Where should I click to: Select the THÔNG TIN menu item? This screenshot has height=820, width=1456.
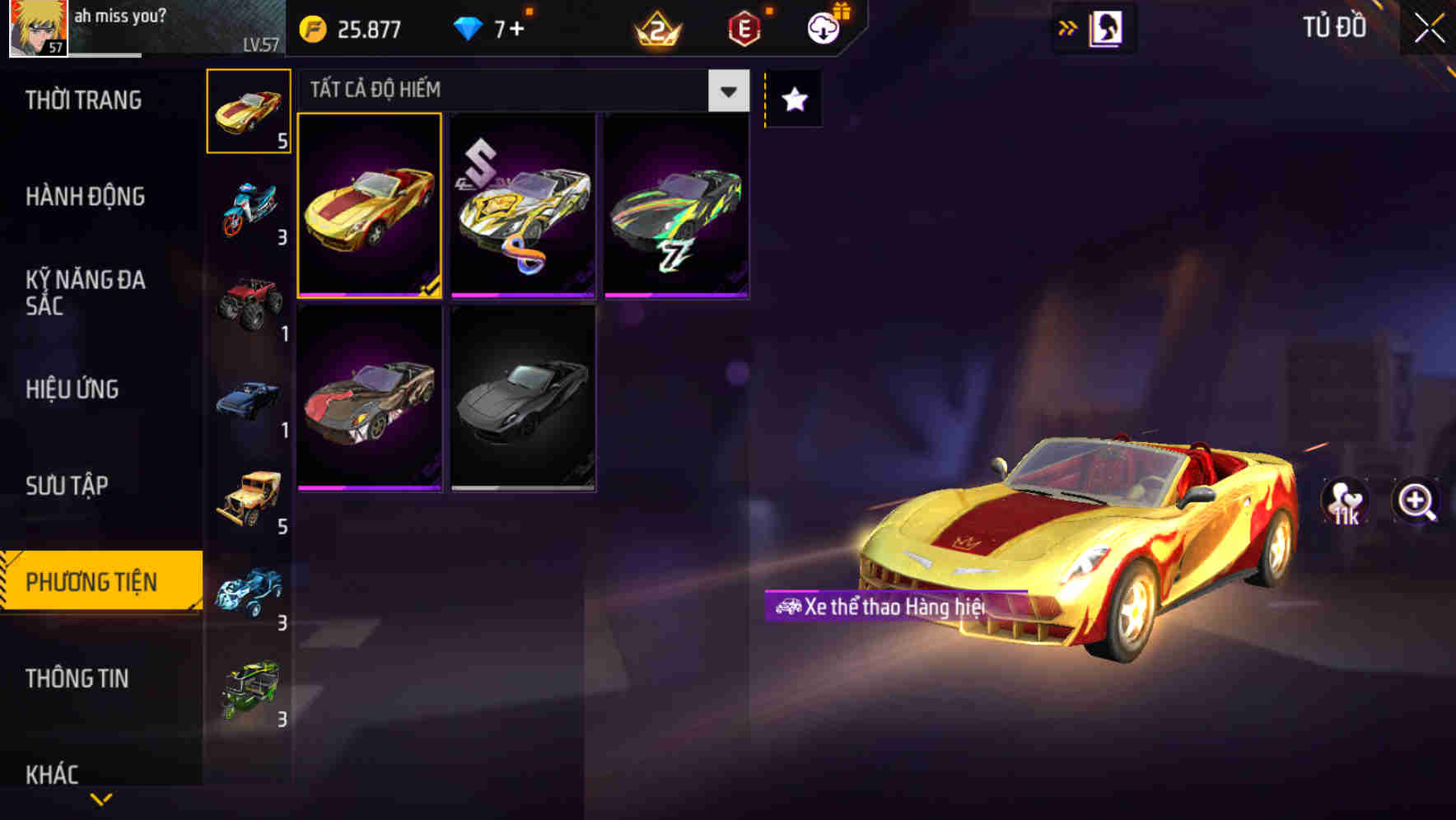pyautogui.click(x=78, y=679)
